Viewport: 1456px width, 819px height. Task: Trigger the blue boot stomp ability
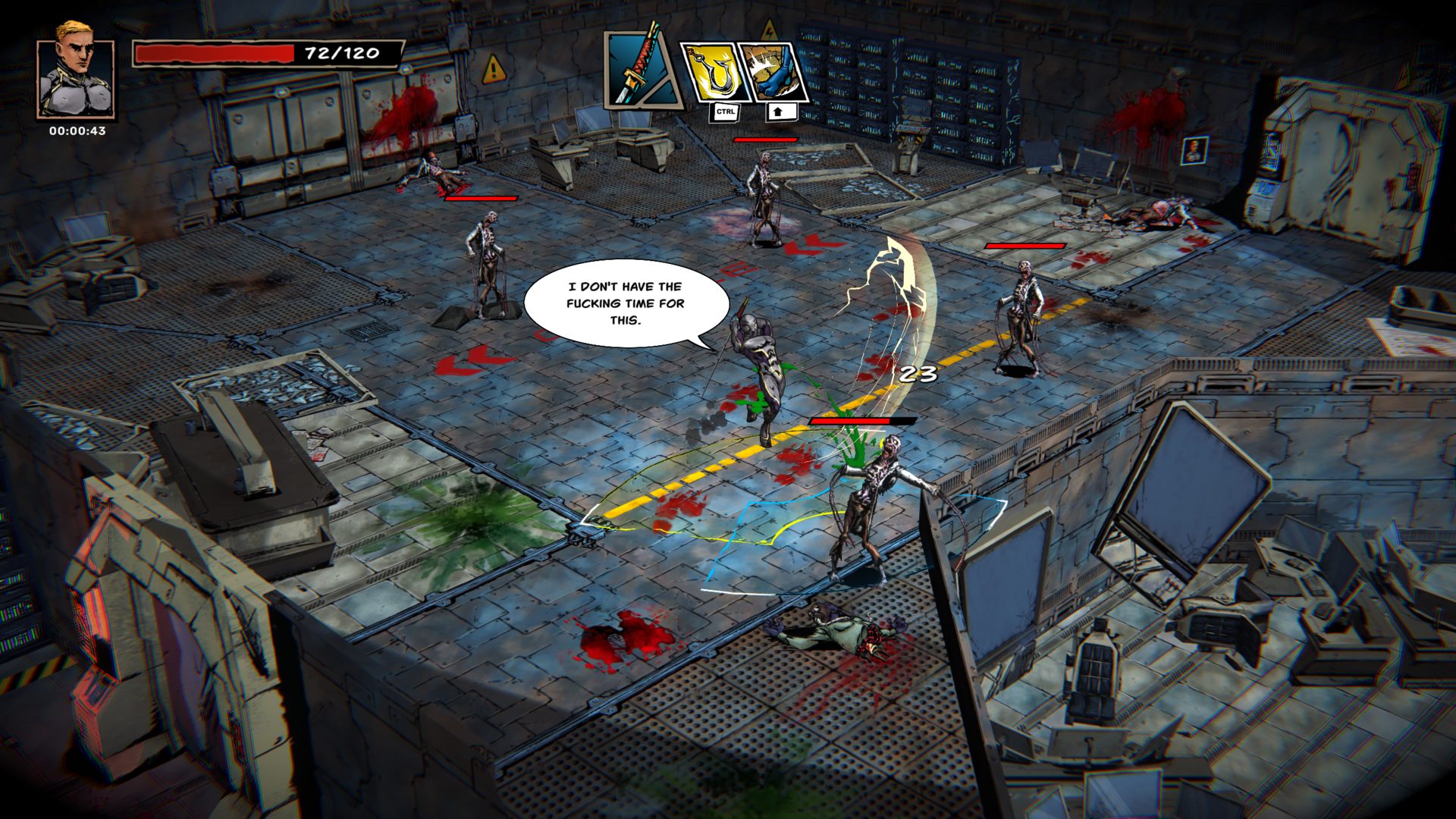[773, 73]
